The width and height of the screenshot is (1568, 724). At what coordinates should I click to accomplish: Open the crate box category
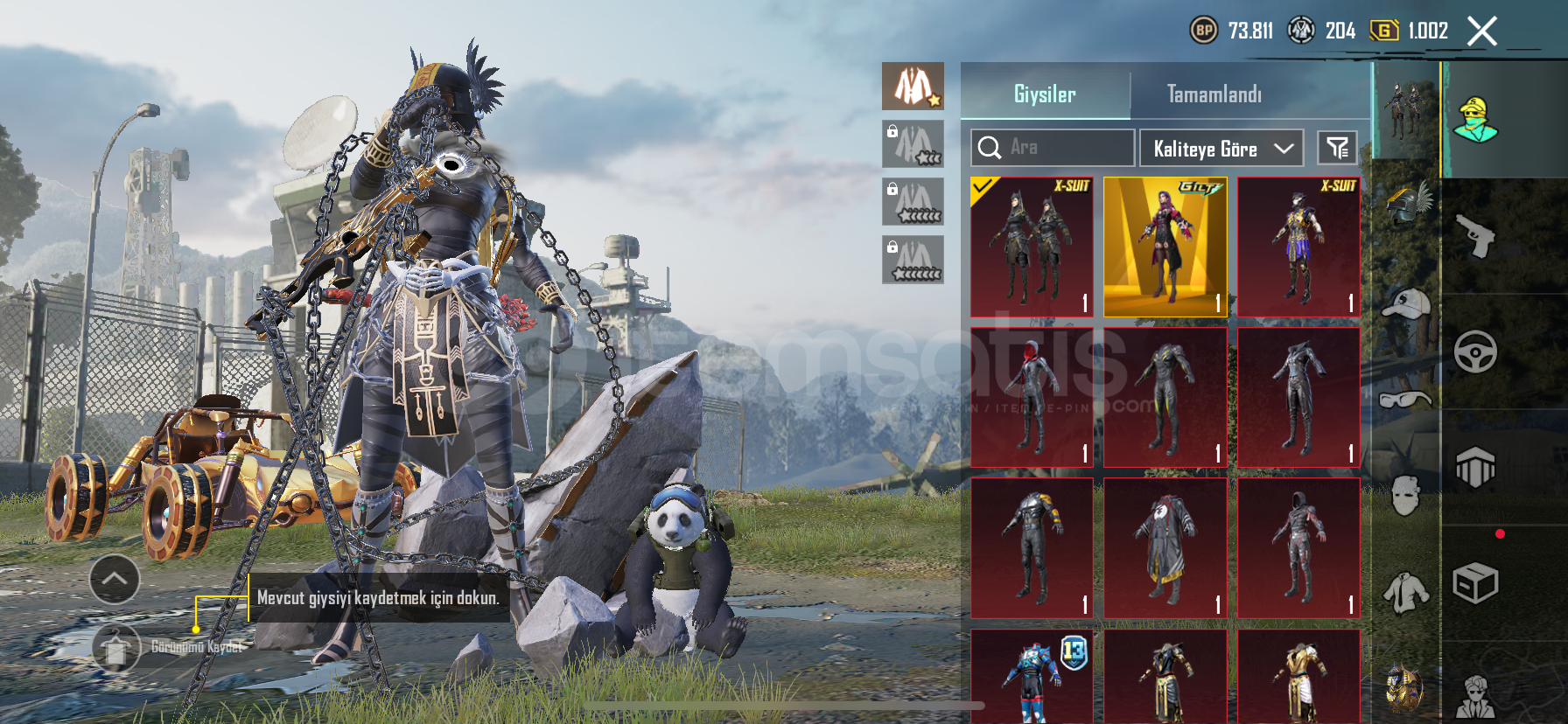coord(1475,583)
